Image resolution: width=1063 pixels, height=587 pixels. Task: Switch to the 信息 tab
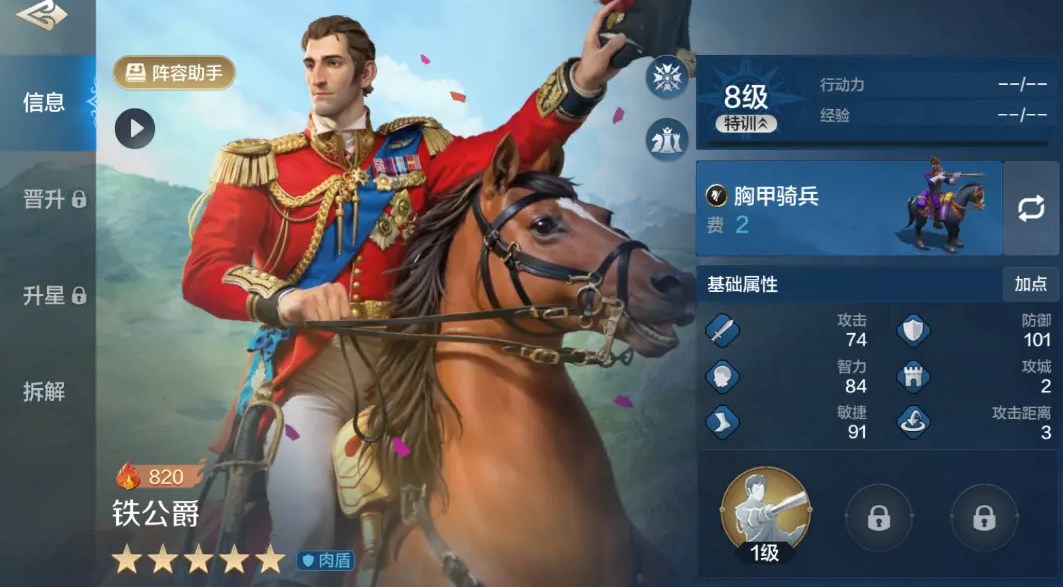(45, 102)
